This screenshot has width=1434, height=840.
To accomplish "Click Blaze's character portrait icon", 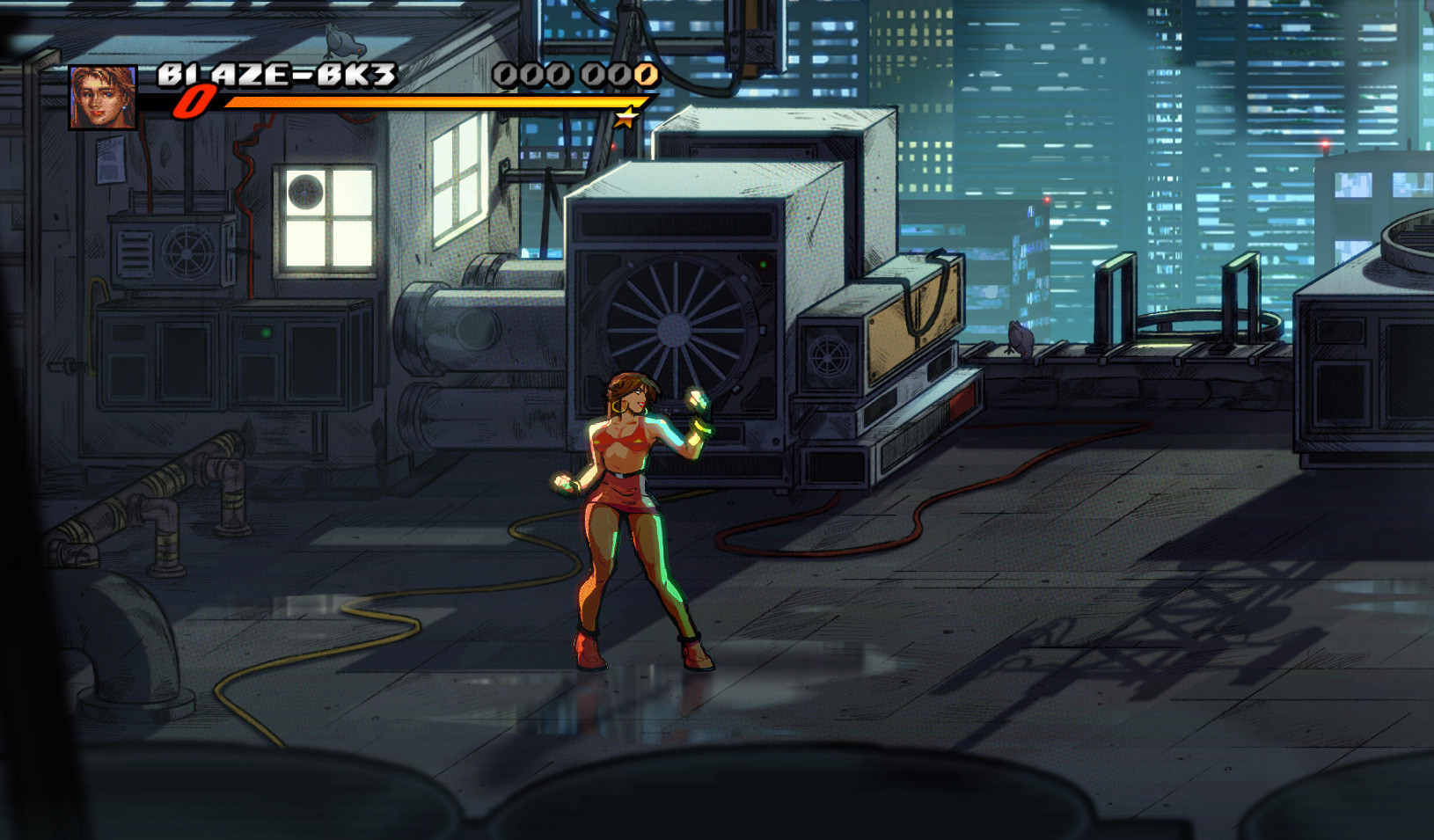I will [x=103, y=99].
